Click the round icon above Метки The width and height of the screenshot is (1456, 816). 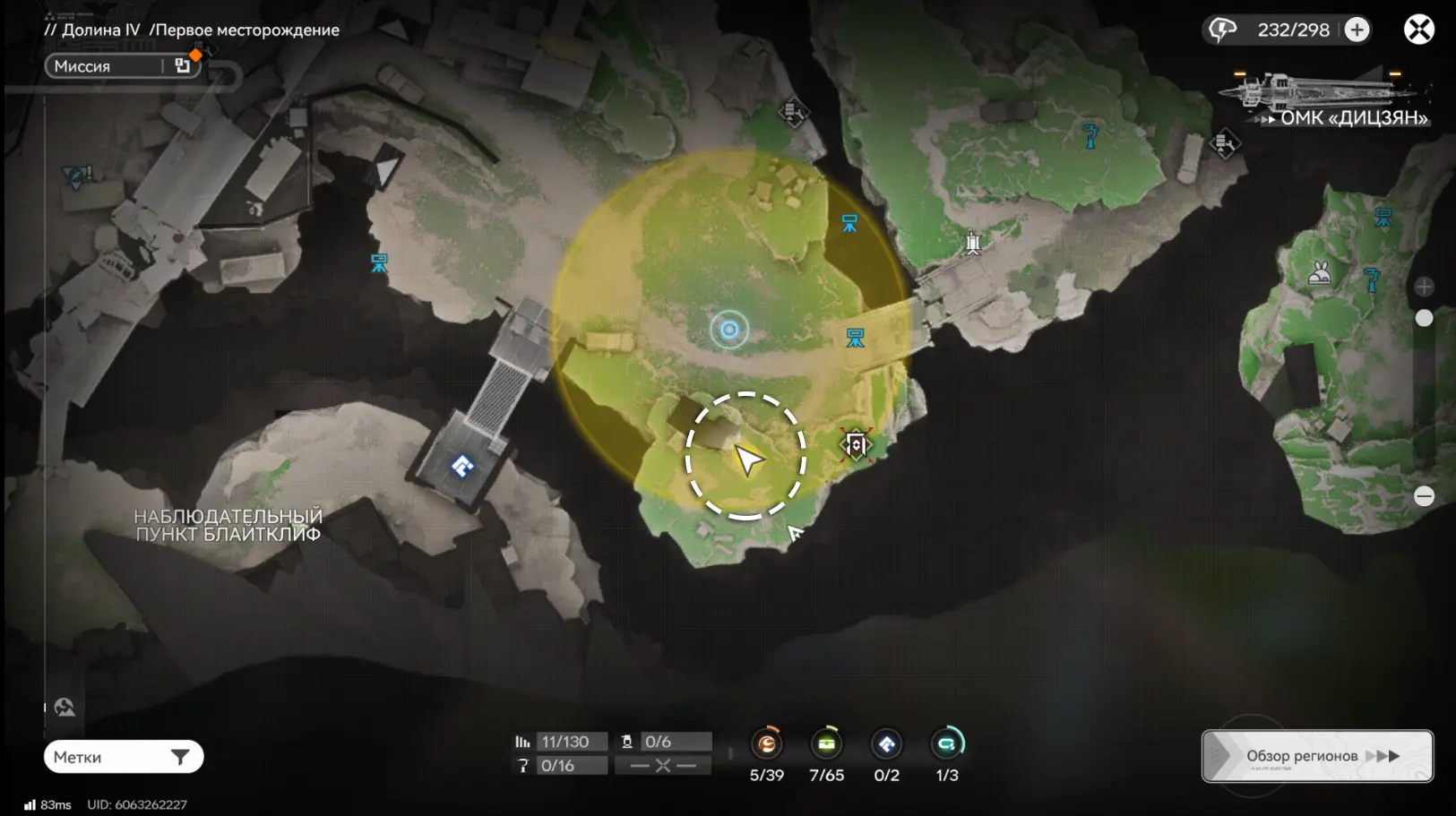[x=65, y=708]
